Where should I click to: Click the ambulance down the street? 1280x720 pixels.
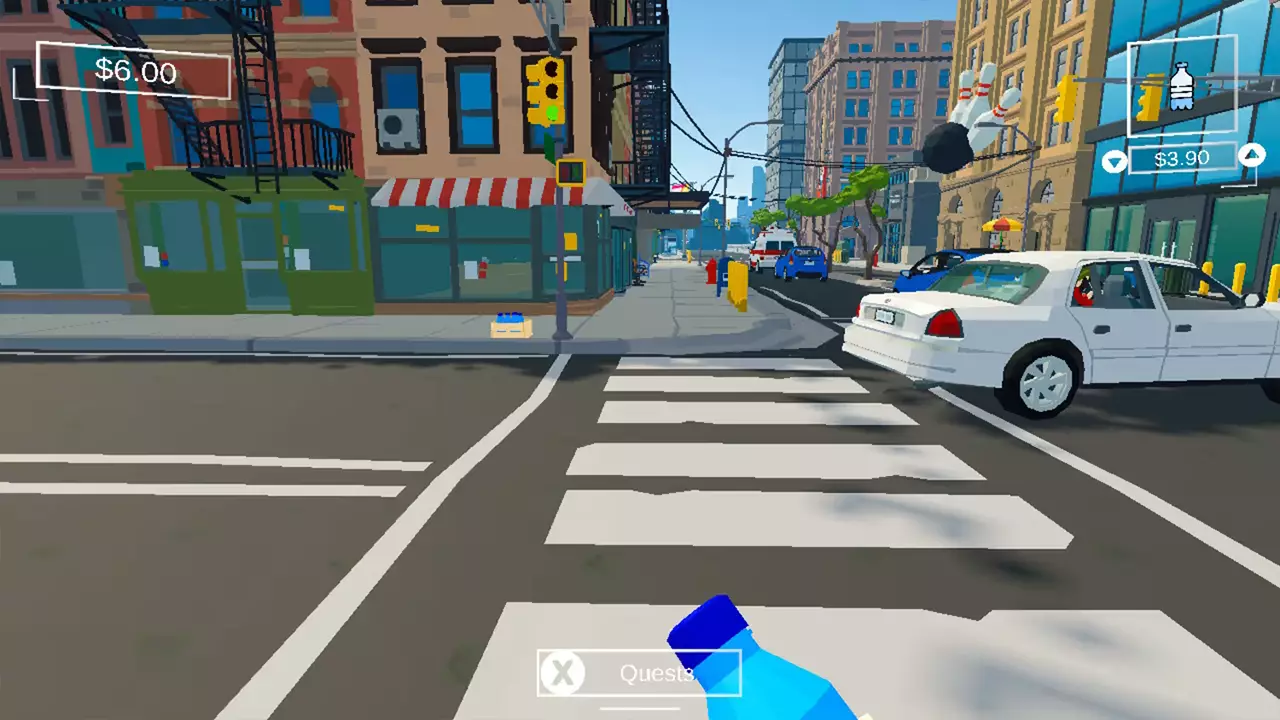pos(772,245)
